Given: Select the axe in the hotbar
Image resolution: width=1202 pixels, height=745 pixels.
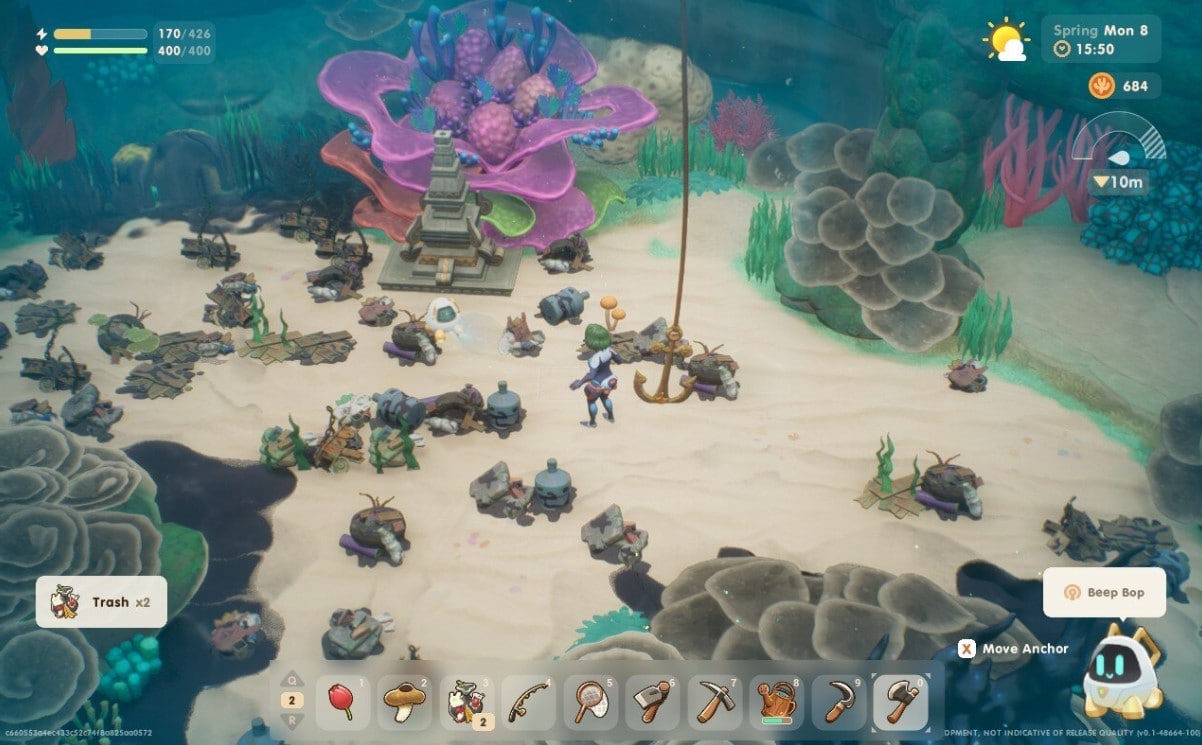Looking at the screenshot, I should (900, 702).
